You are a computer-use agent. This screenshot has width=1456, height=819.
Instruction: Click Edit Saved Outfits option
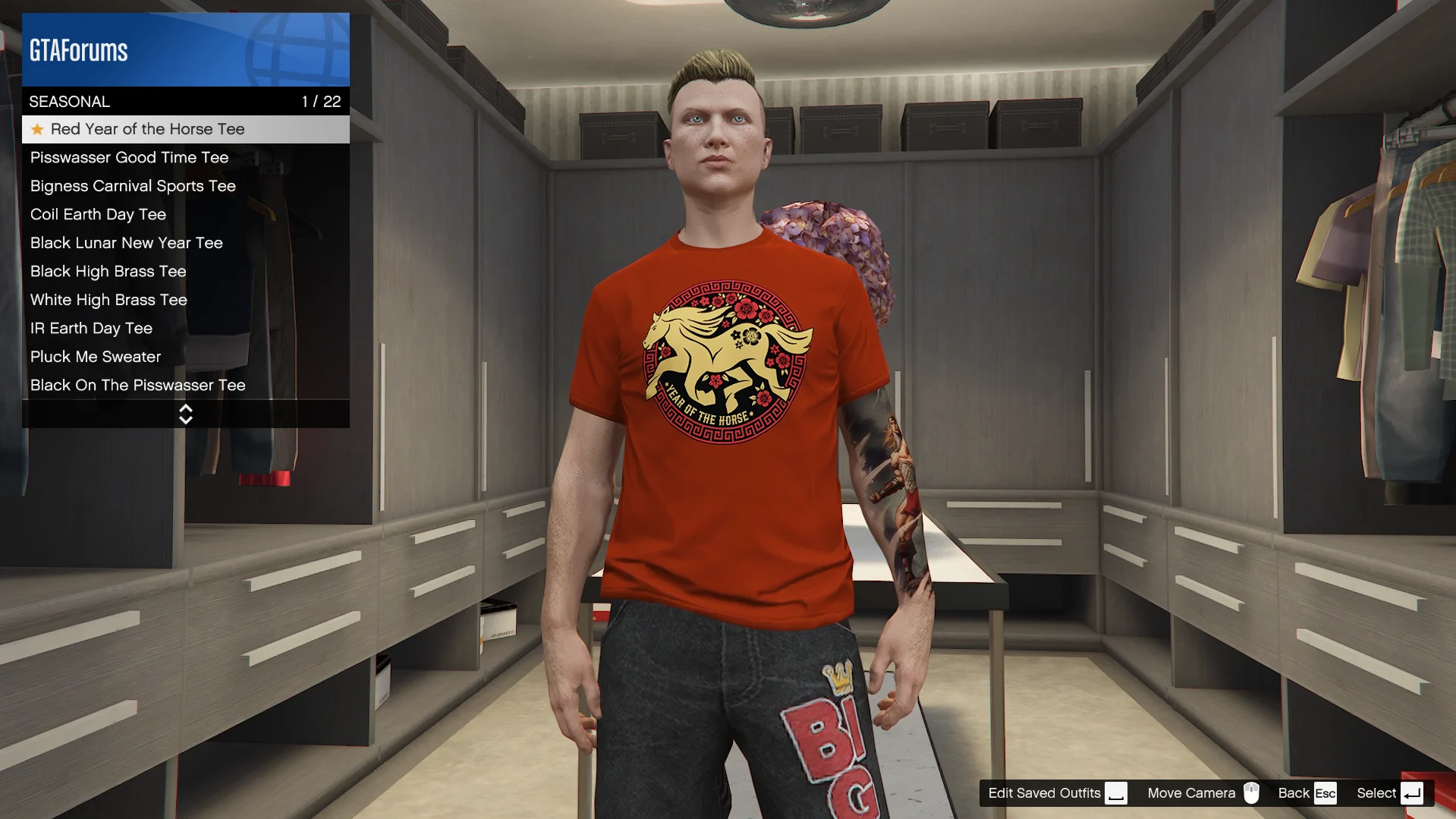click(1056, 793)
